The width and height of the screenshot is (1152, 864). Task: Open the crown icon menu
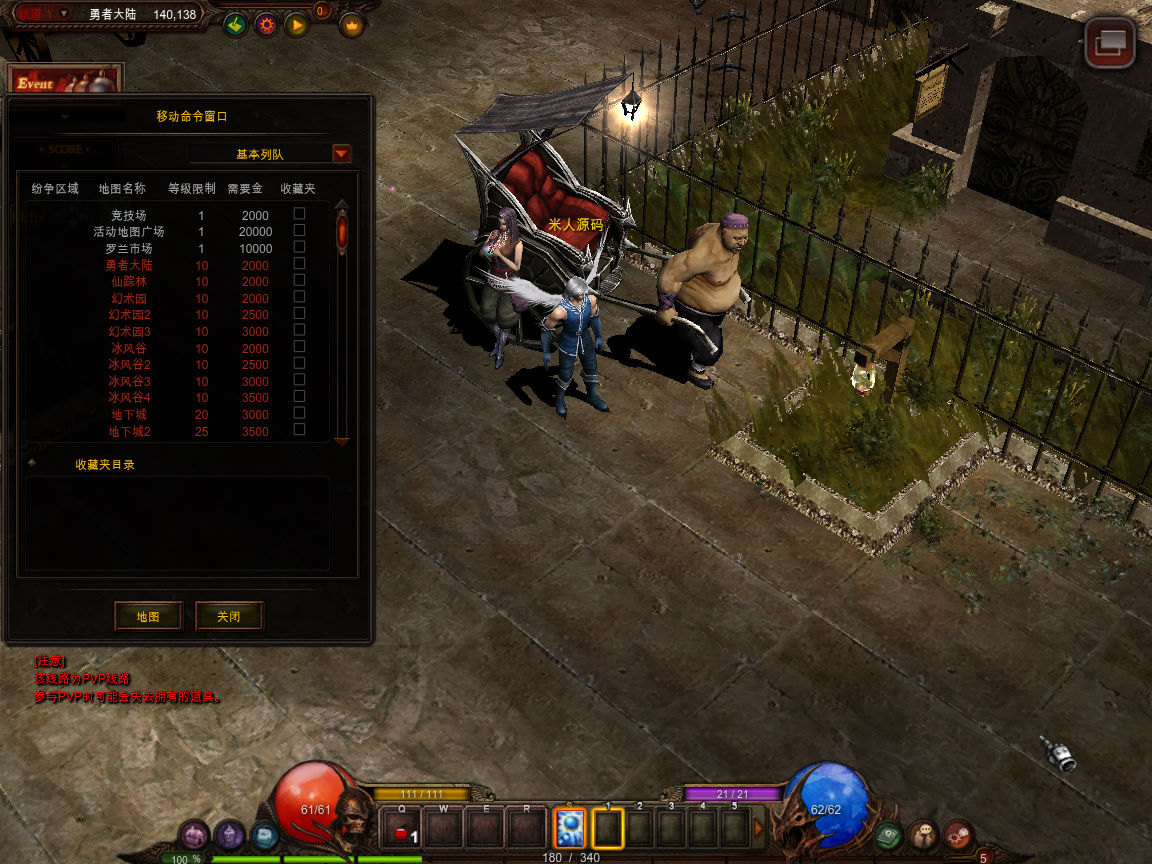click(351, 25)
